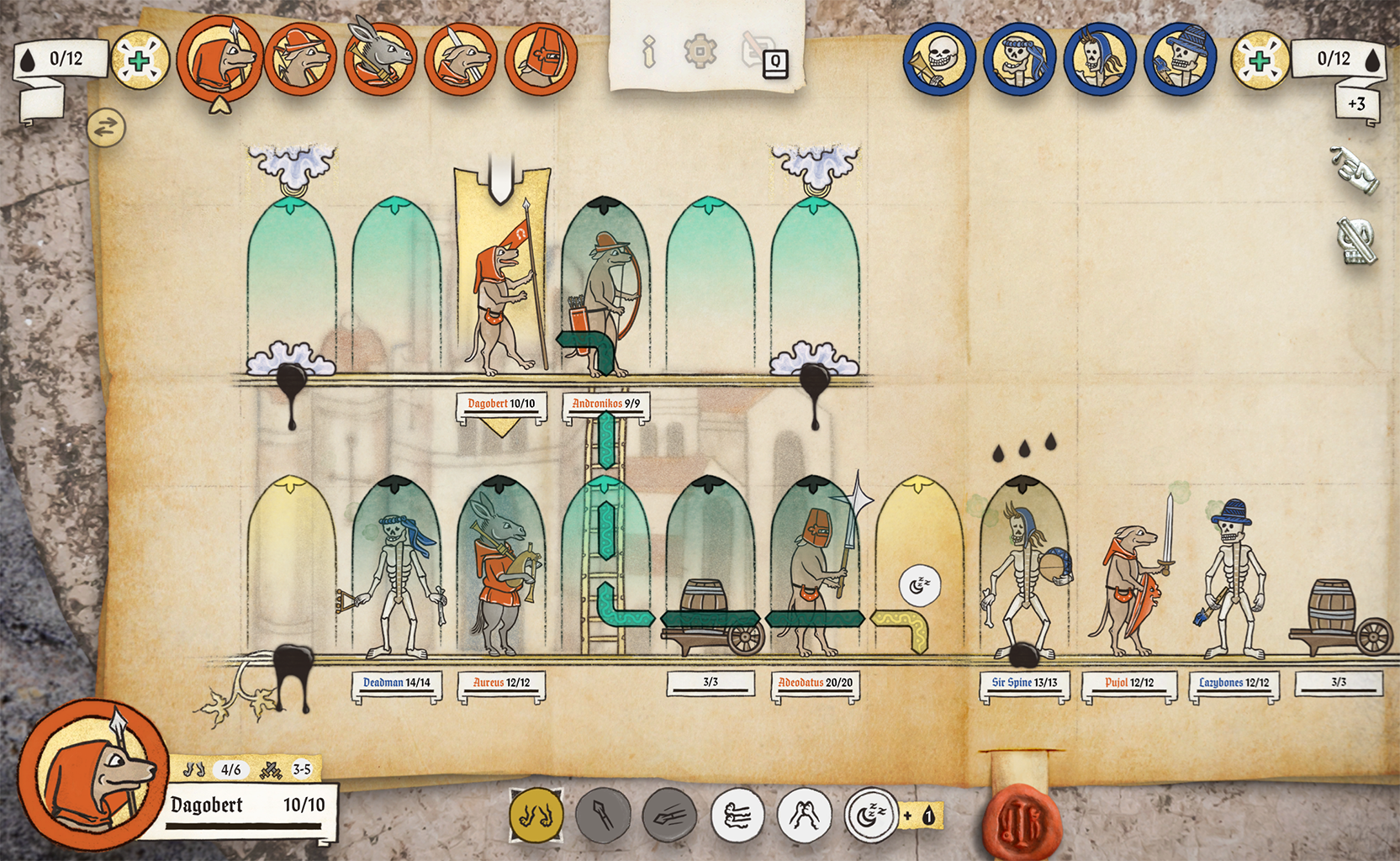Select the red helmet knight portrait
The height and width of the screenshot is (861, 1400).
(542, 59)
